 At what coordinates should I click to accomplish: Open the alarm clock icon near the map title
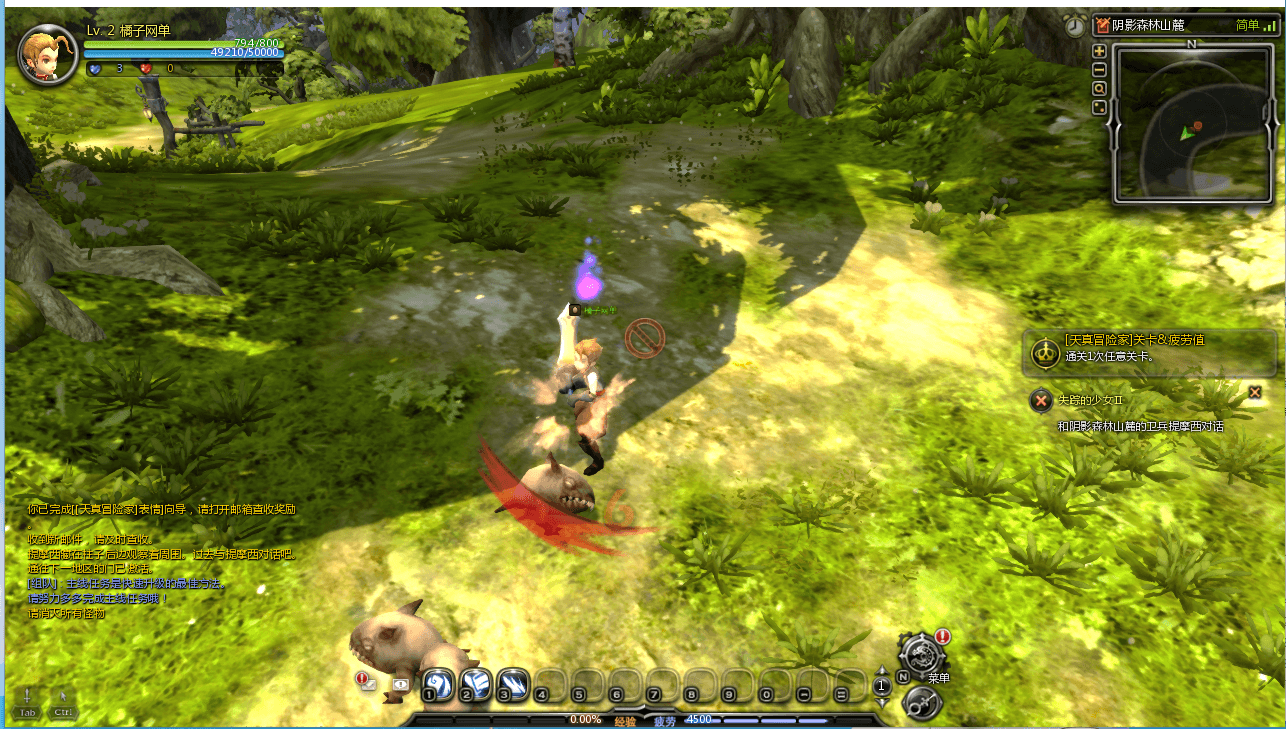tap(1075, 26)
